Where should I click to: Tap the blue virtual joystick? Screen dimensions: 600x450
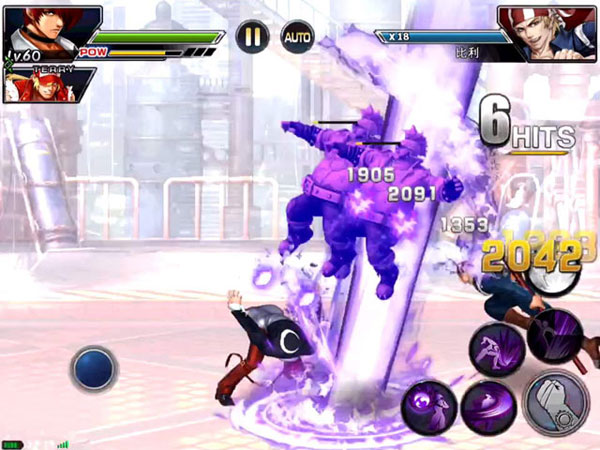point(95,368)
